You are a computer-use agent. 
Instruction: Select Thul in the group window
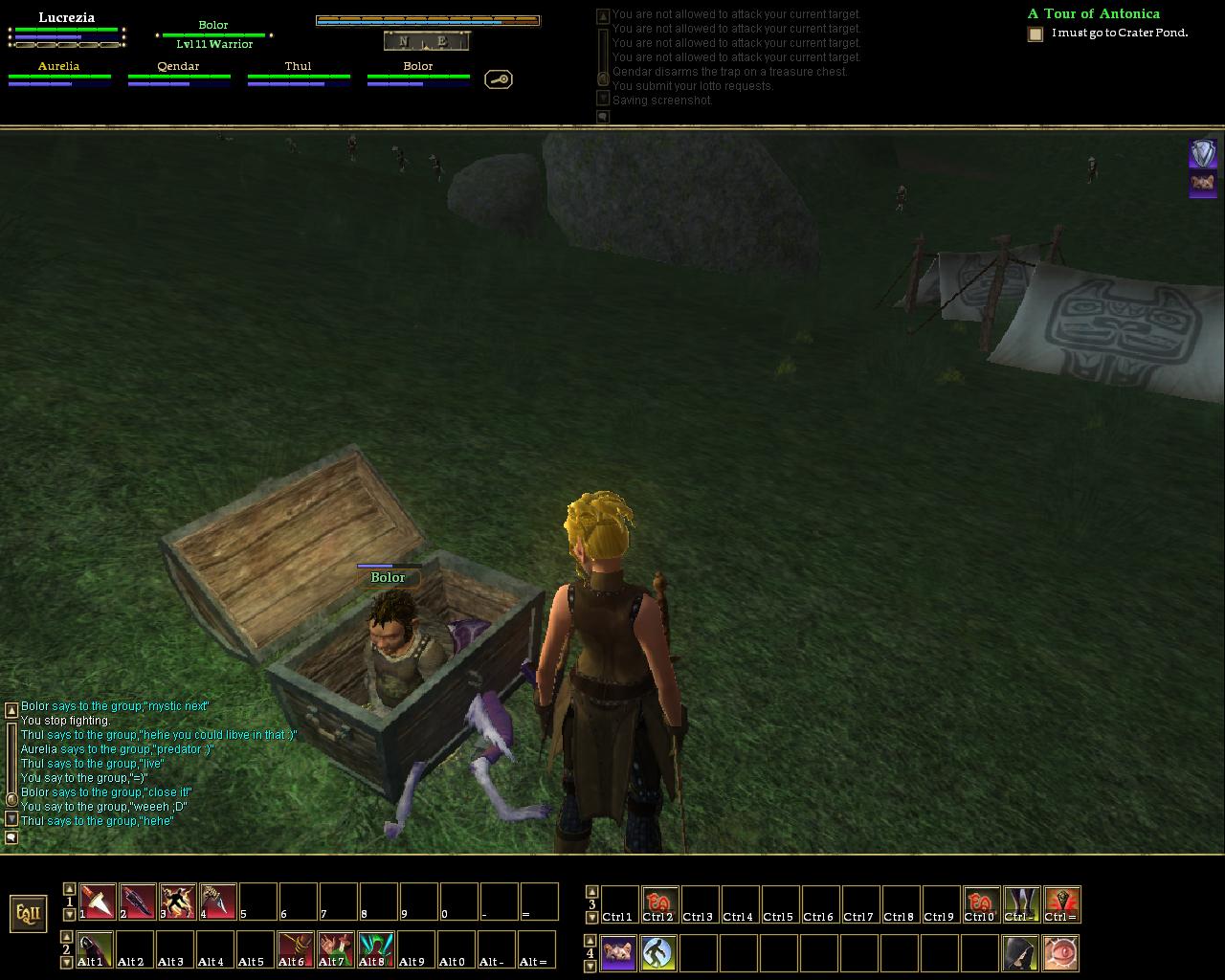(298, 67)
